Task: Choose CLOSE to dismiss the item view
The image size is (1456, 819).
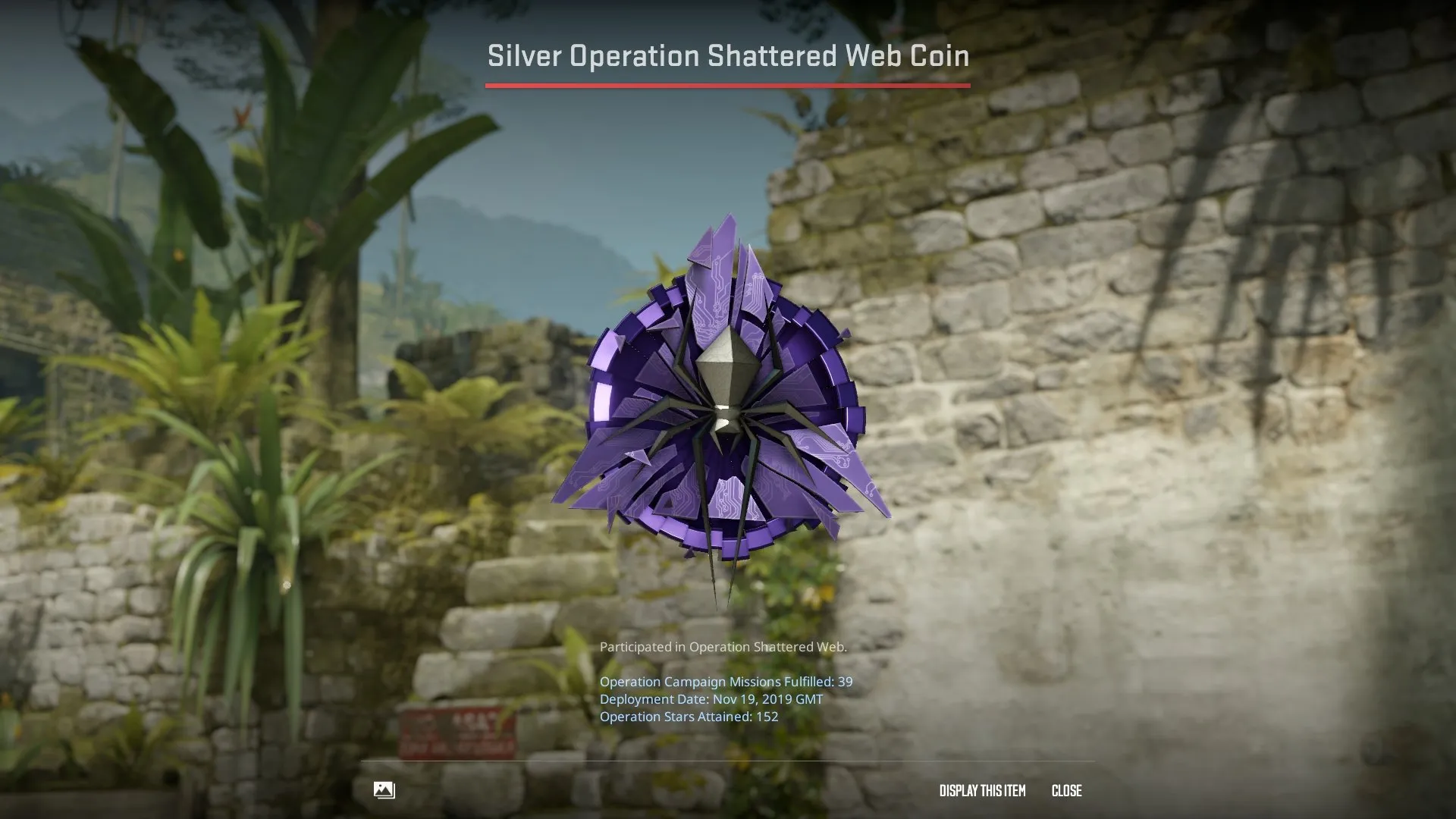Action: 1065,790
